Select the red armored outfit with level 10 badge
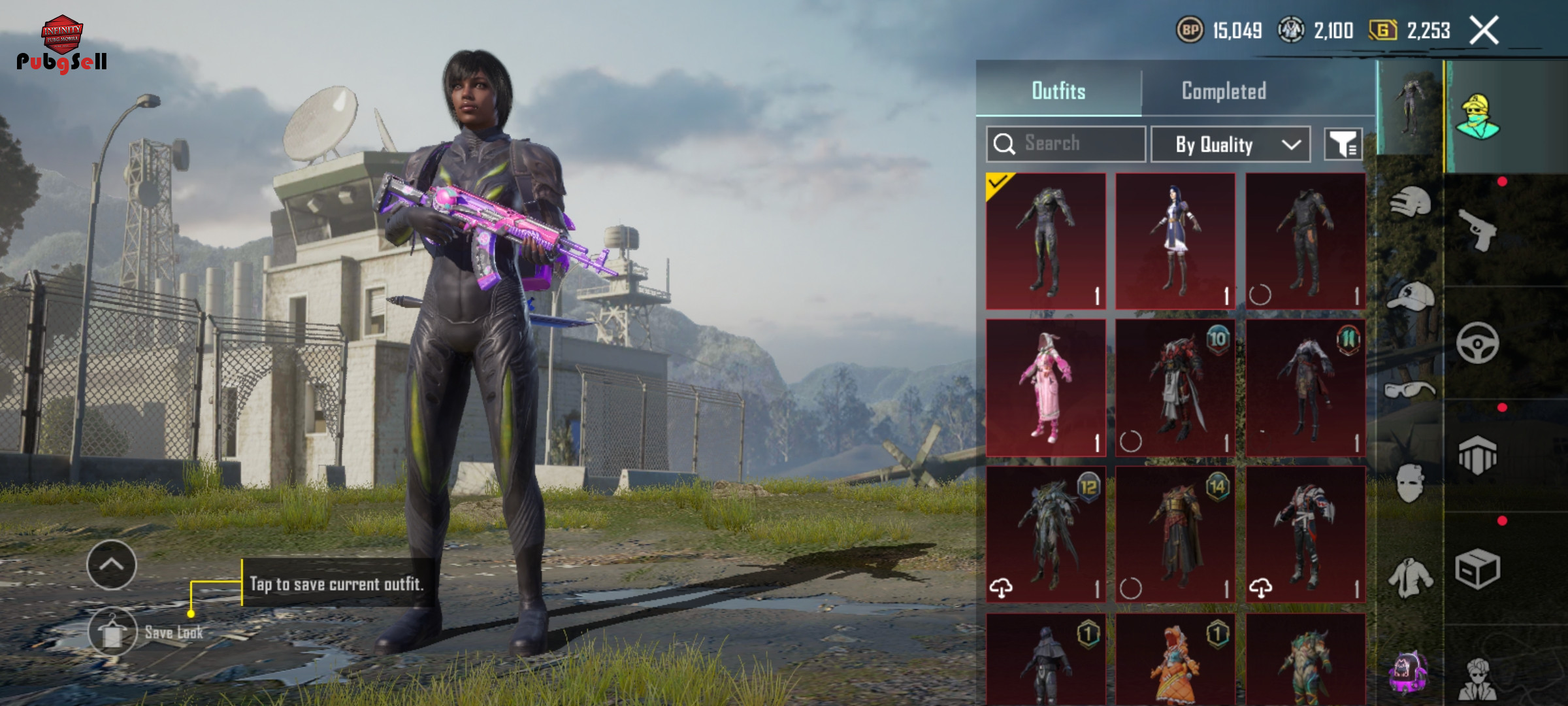This screenshot has width=1568, height=706. click(x=1175, y=388)
